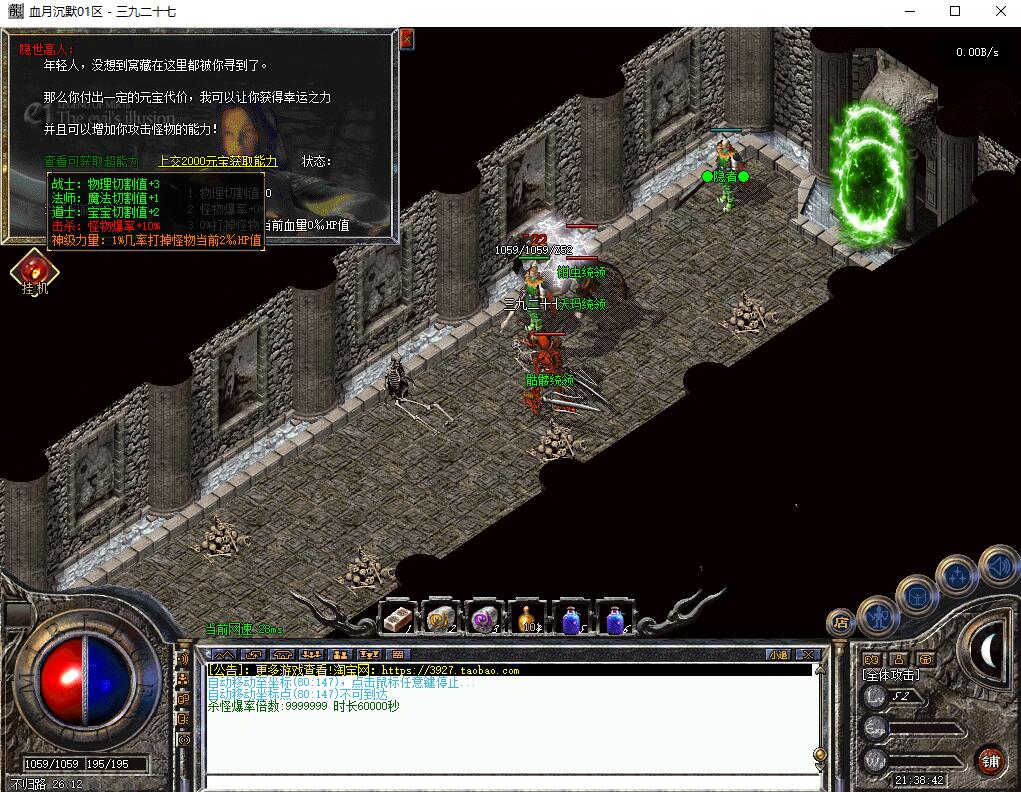The height and width of the screenshot is (792, 1021).
Task: Choose 上交2000元宝获取能力 option
Action: click(217, 161)
